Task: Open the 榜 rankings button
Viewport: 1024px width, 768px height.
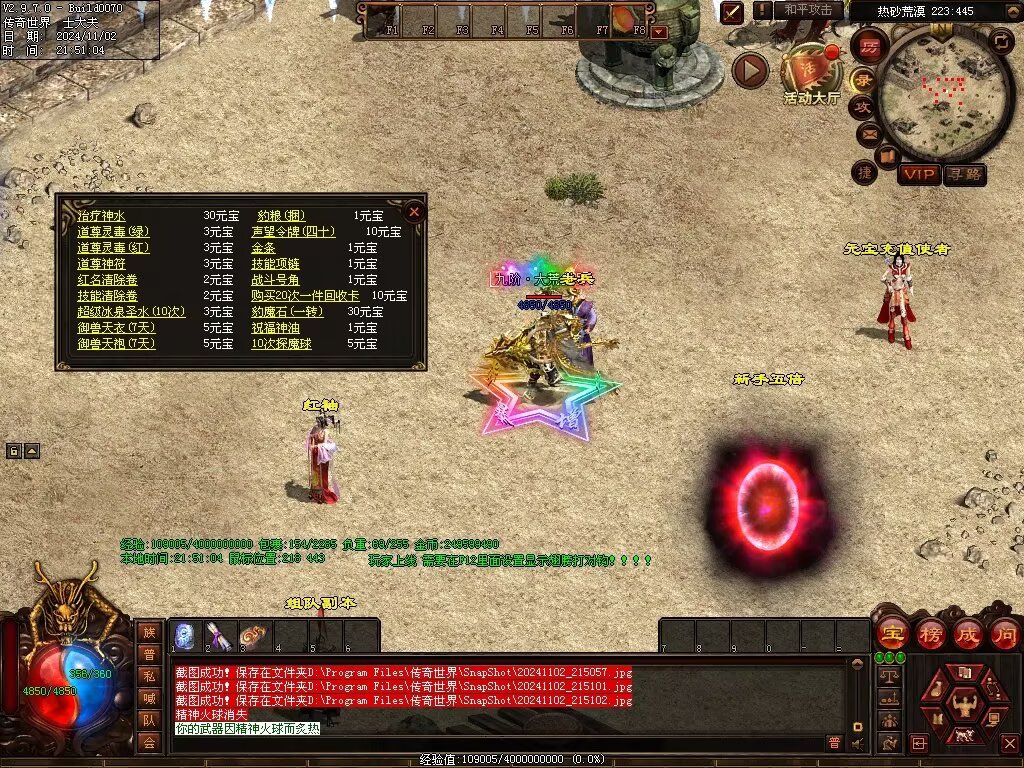Action: click(x=930, y=633)
